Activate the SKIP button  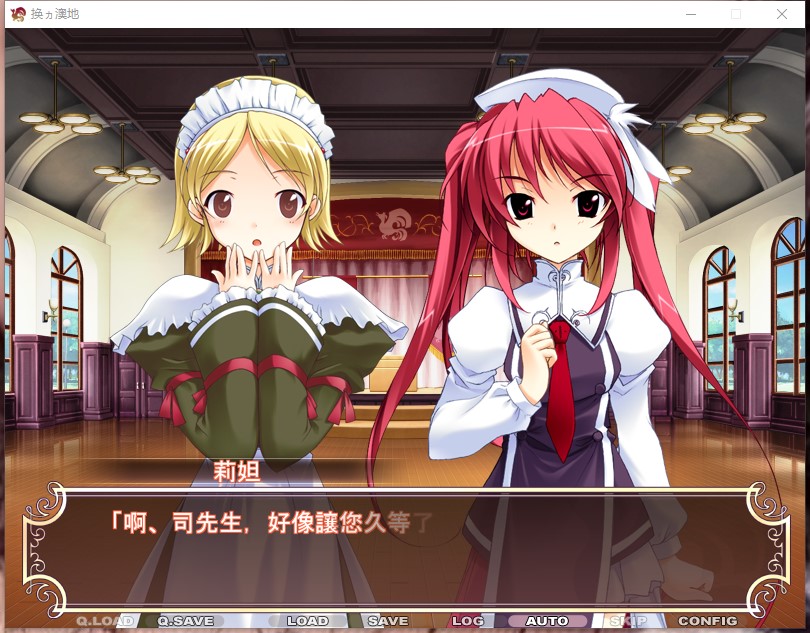pos(628,621)
